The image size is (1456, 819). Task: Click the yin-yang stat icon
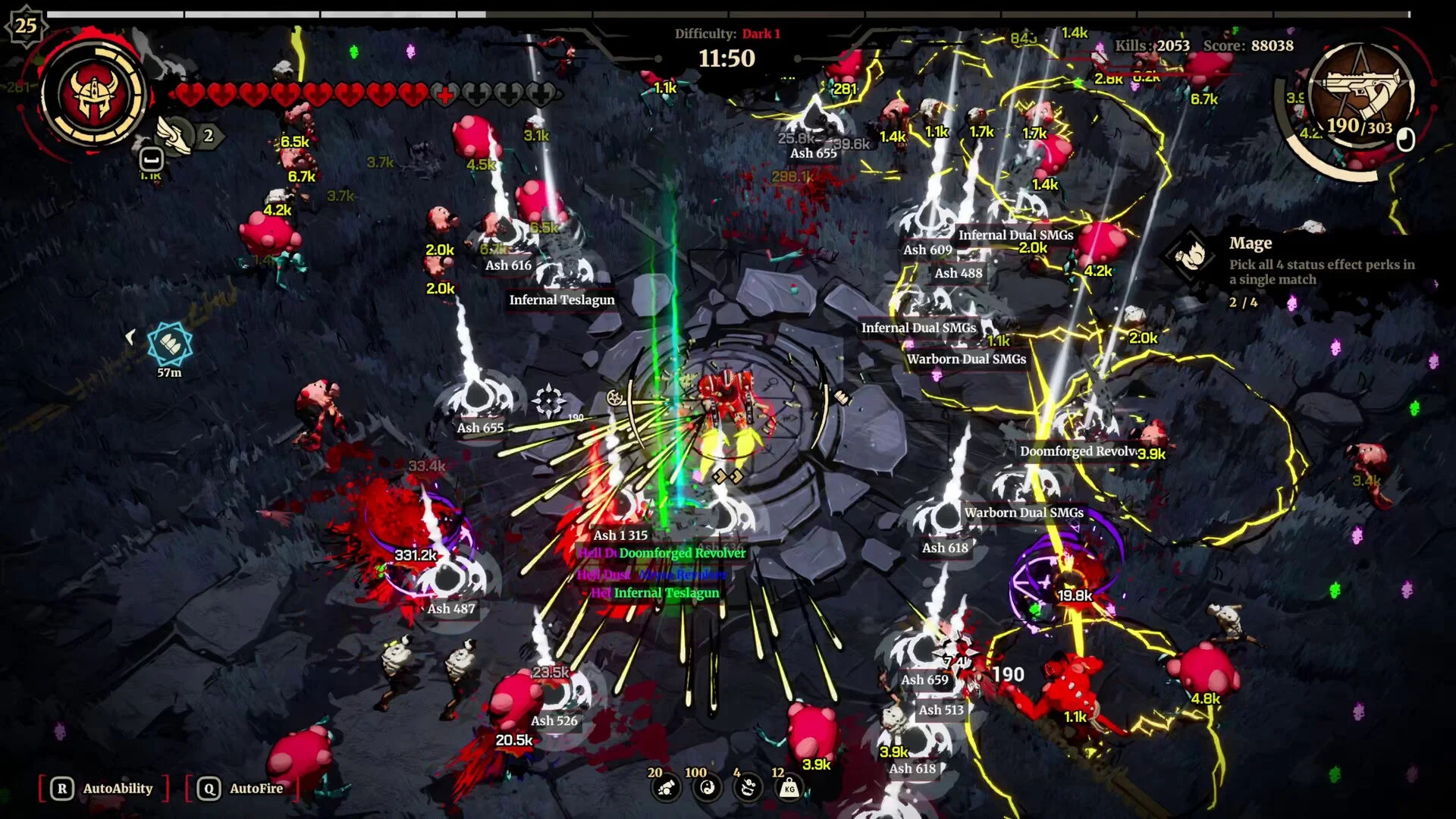(708, 789)
